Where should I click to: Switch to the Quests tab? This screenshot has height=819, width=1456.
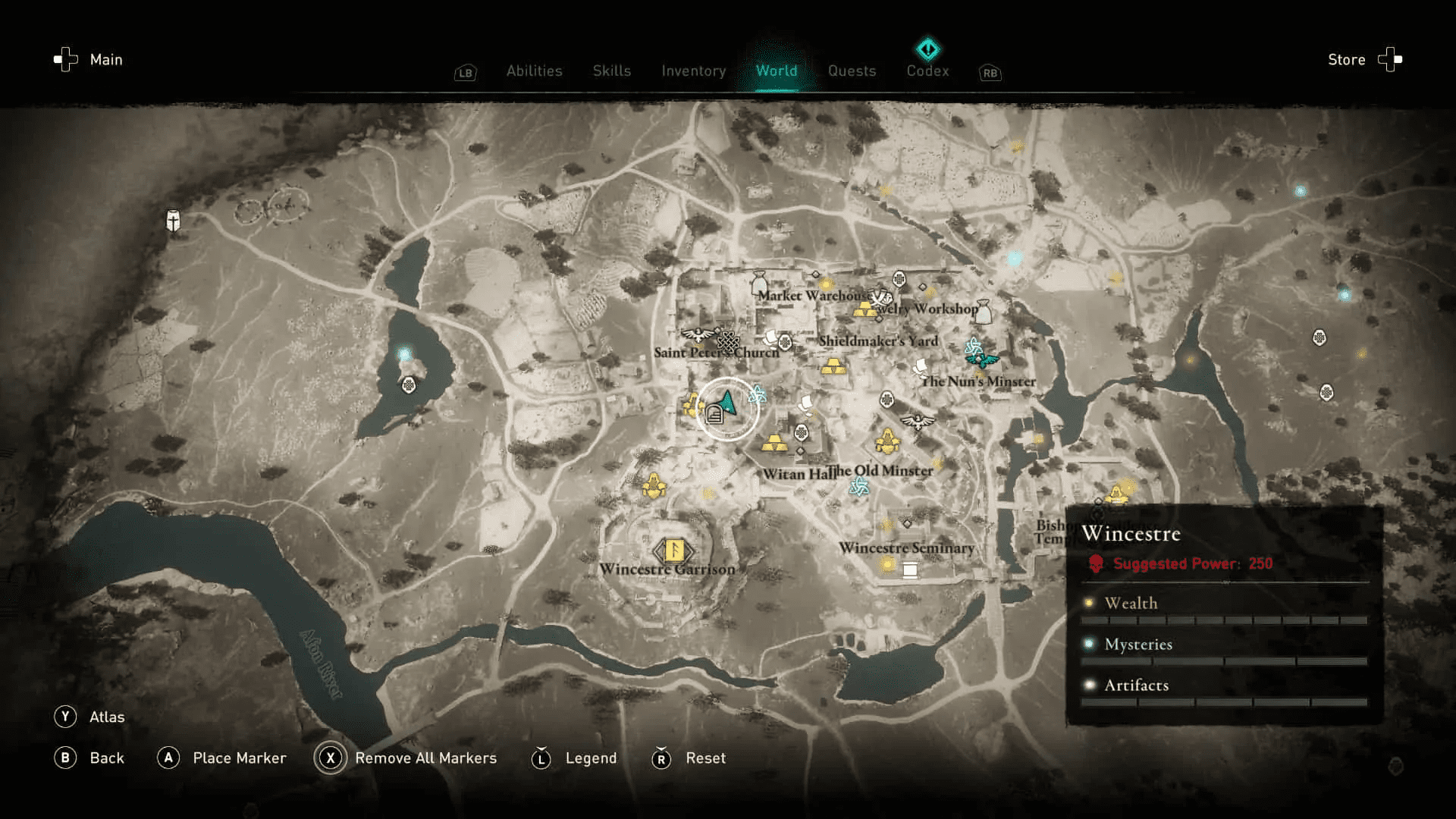click(x=852, y=71)
